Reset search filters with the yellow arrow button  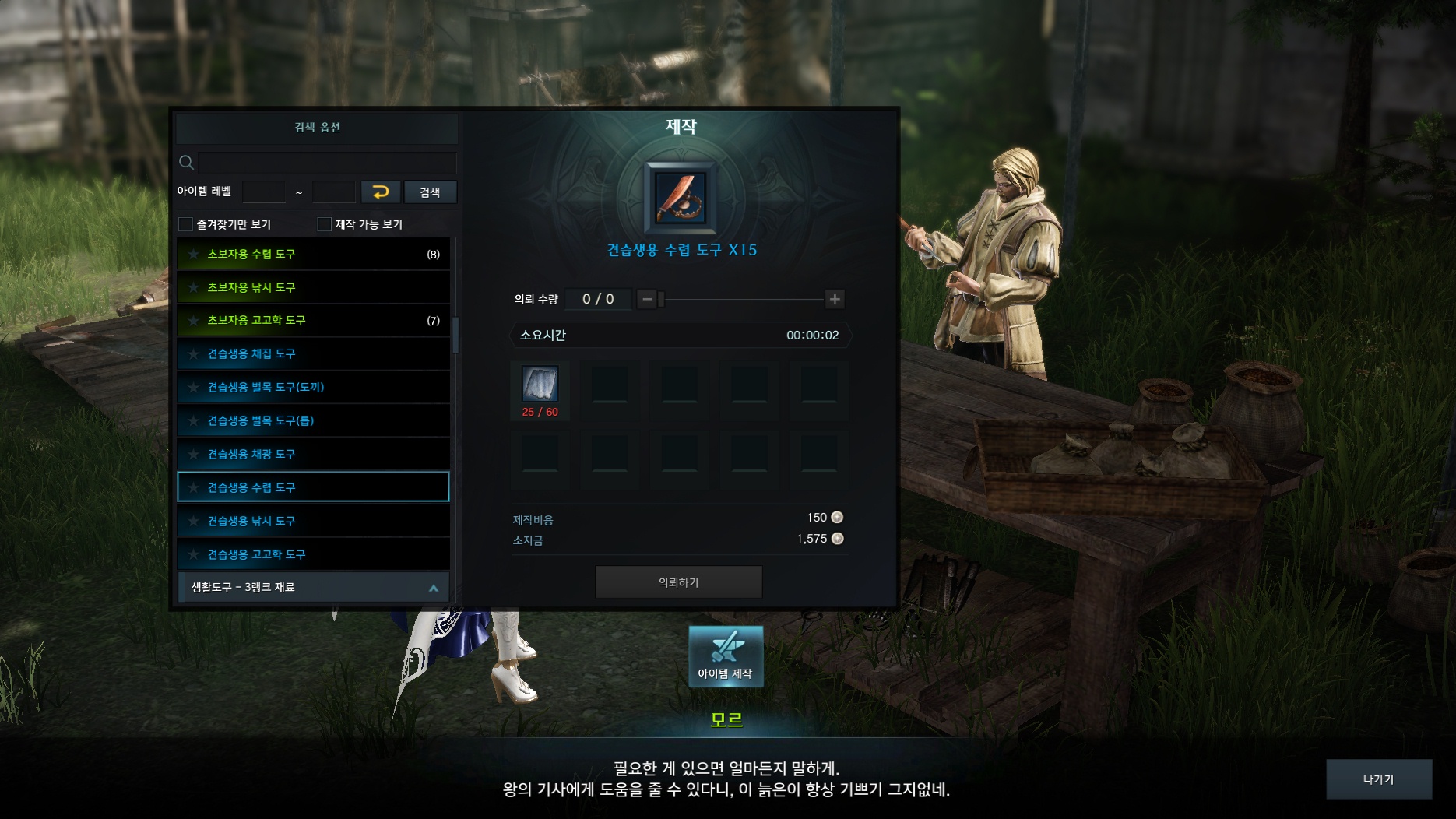[381, 192]
